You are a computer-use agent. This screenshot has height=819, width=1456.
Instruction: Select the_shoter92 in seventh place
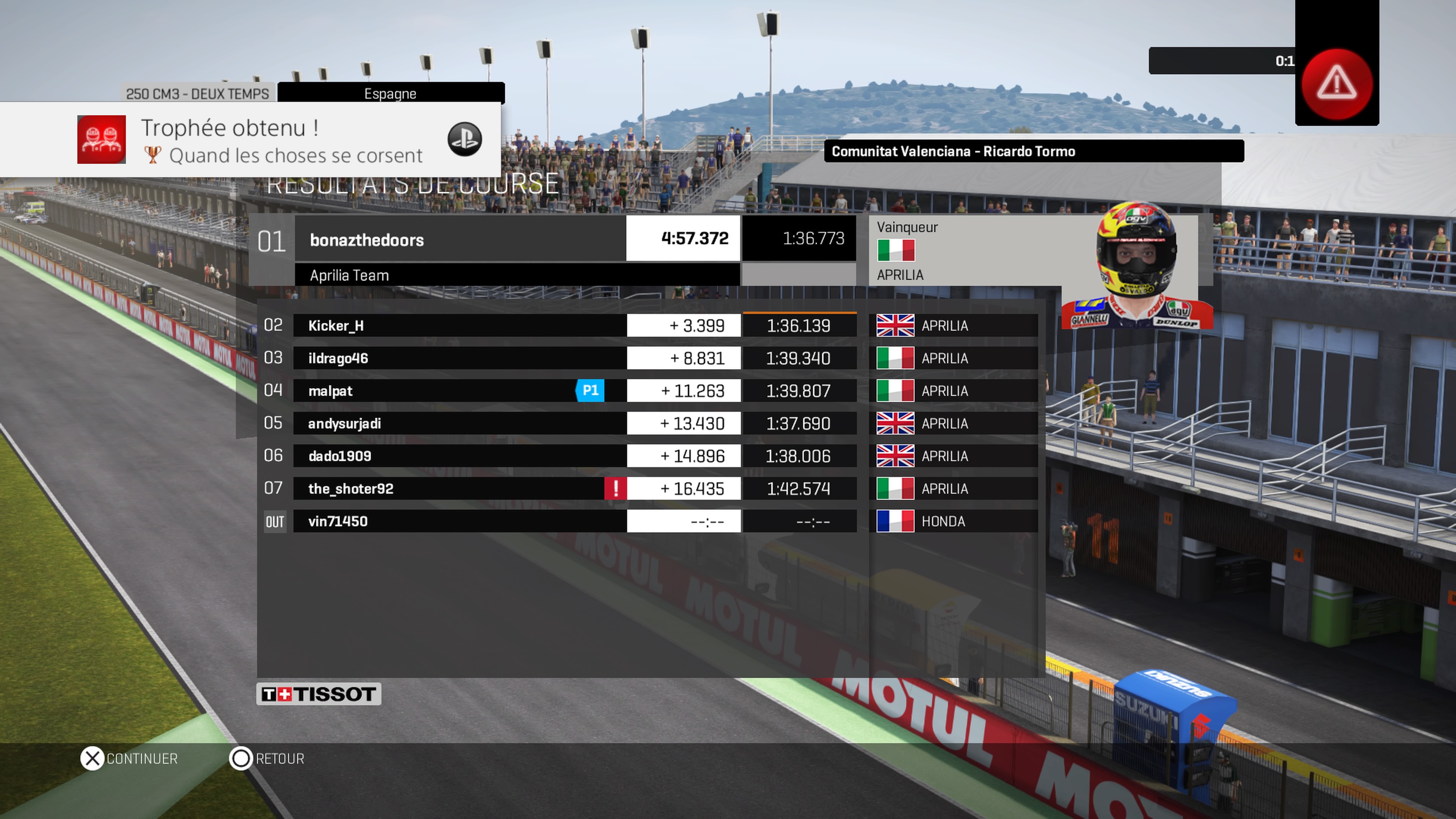pos(447,488)
